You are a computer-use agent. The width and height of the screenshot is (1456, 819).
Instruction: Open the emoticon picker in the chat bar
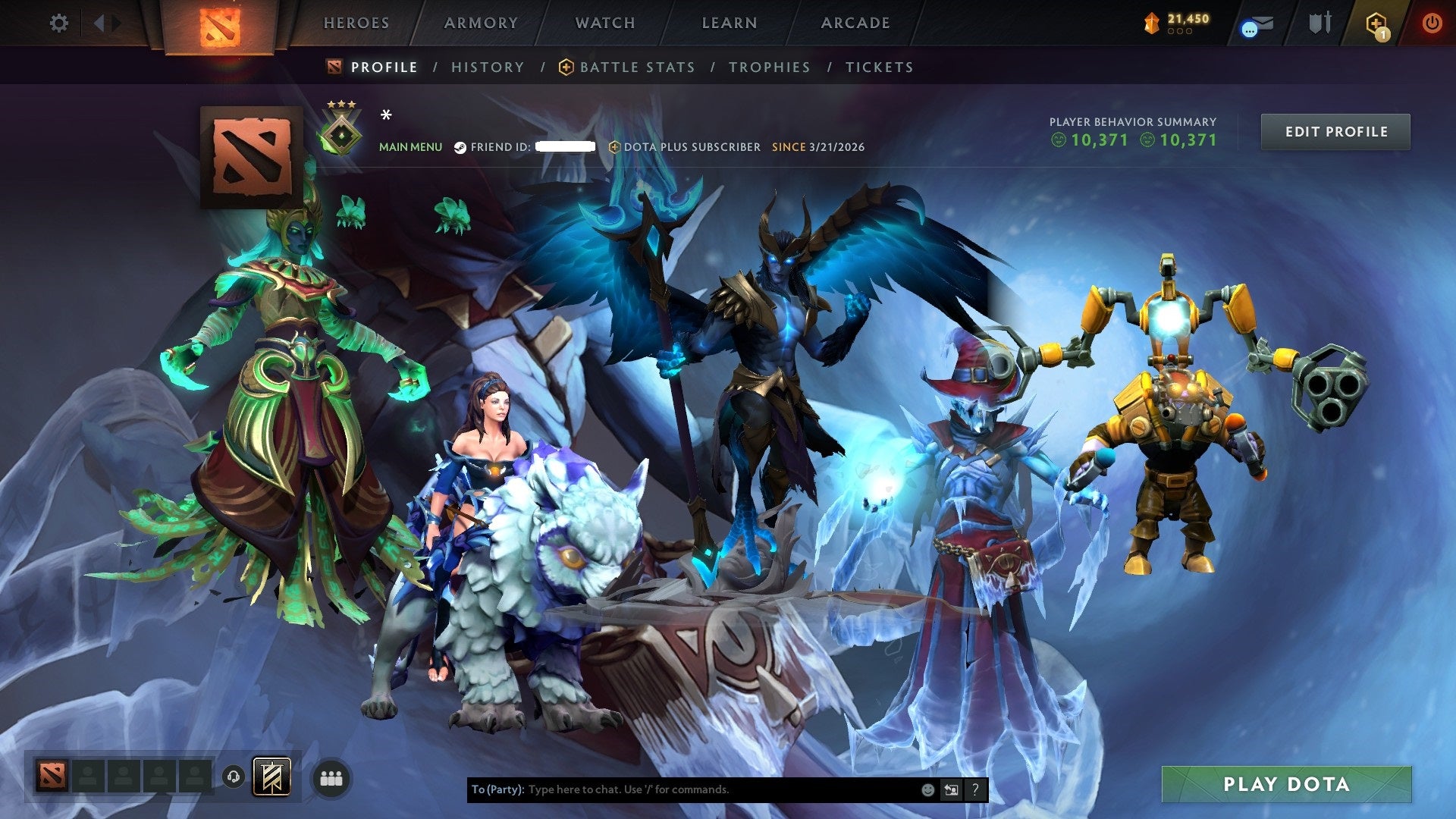click(x=927, y=789)
